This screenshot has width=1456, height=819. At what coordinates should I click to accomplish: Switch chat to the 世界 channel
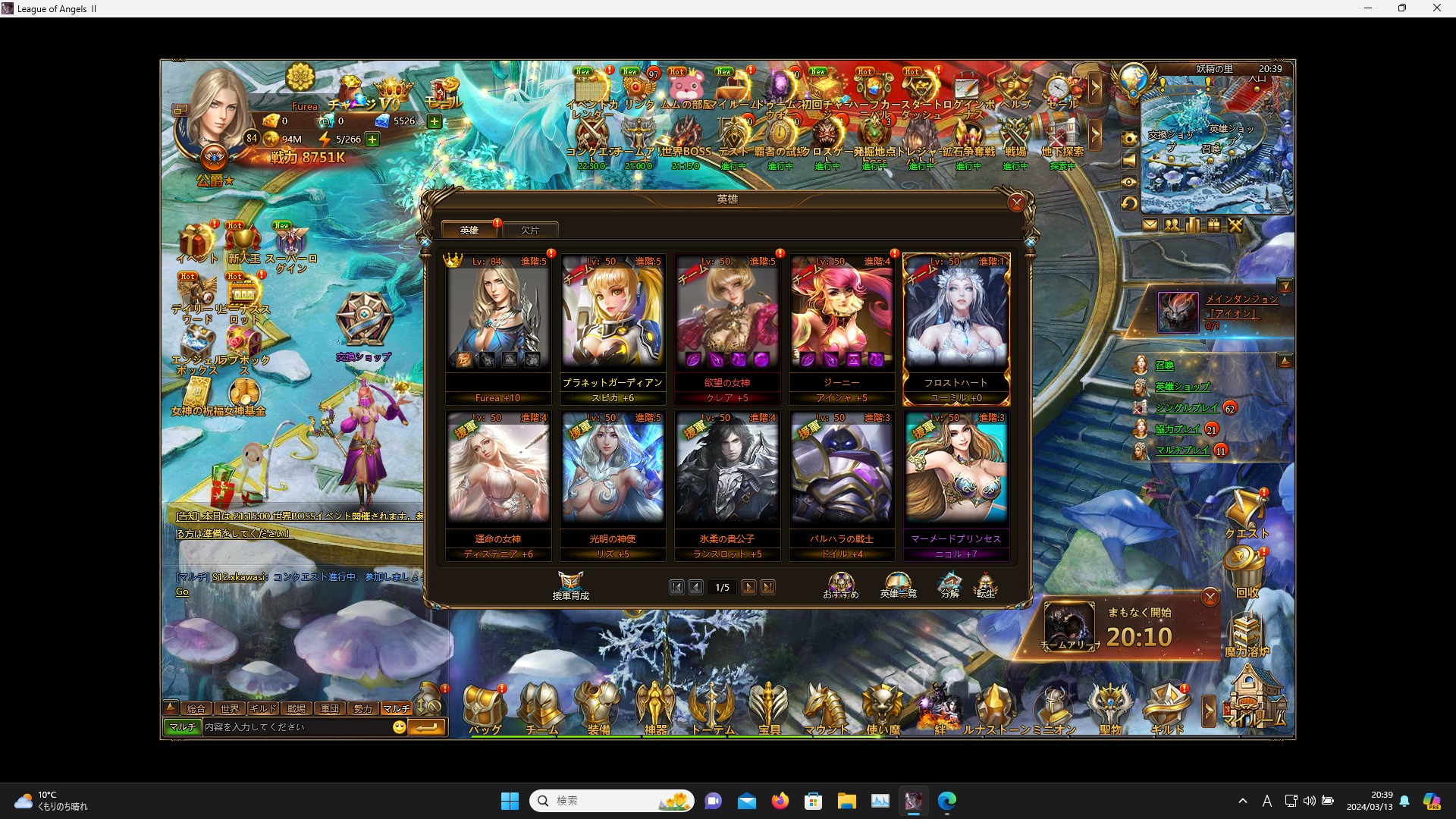tap(230, 708)
